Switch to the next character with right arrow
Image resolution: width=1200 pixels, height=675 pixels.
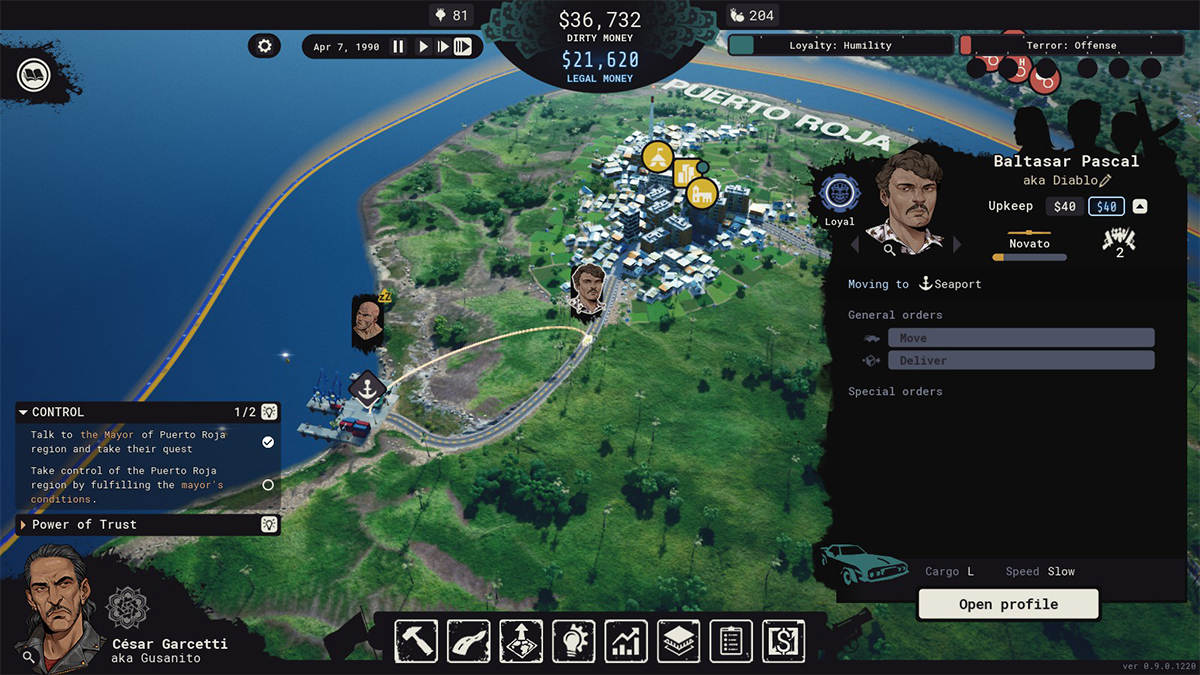[x=957, y=245]
